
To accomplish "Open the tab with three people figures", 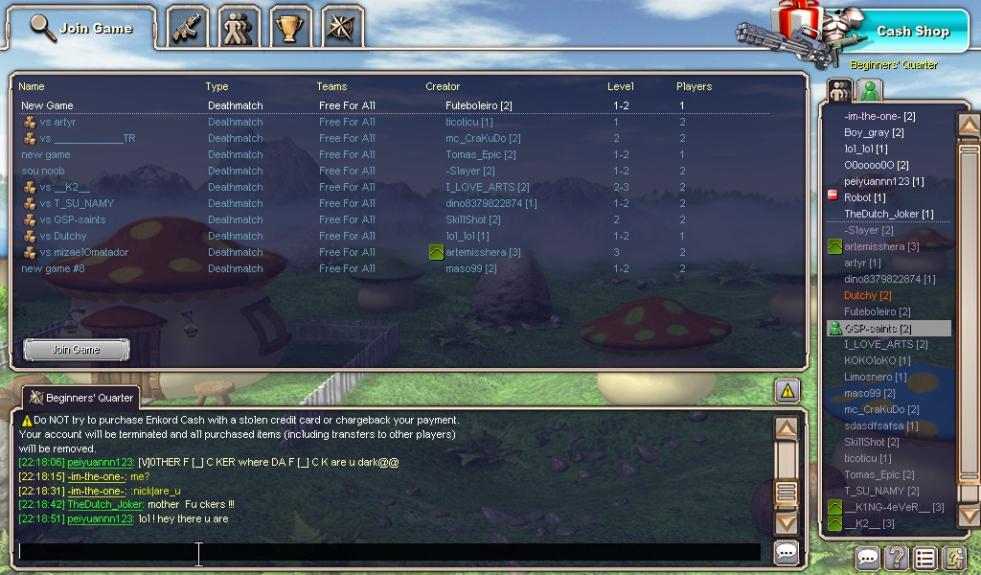I will tap(239, 29).
